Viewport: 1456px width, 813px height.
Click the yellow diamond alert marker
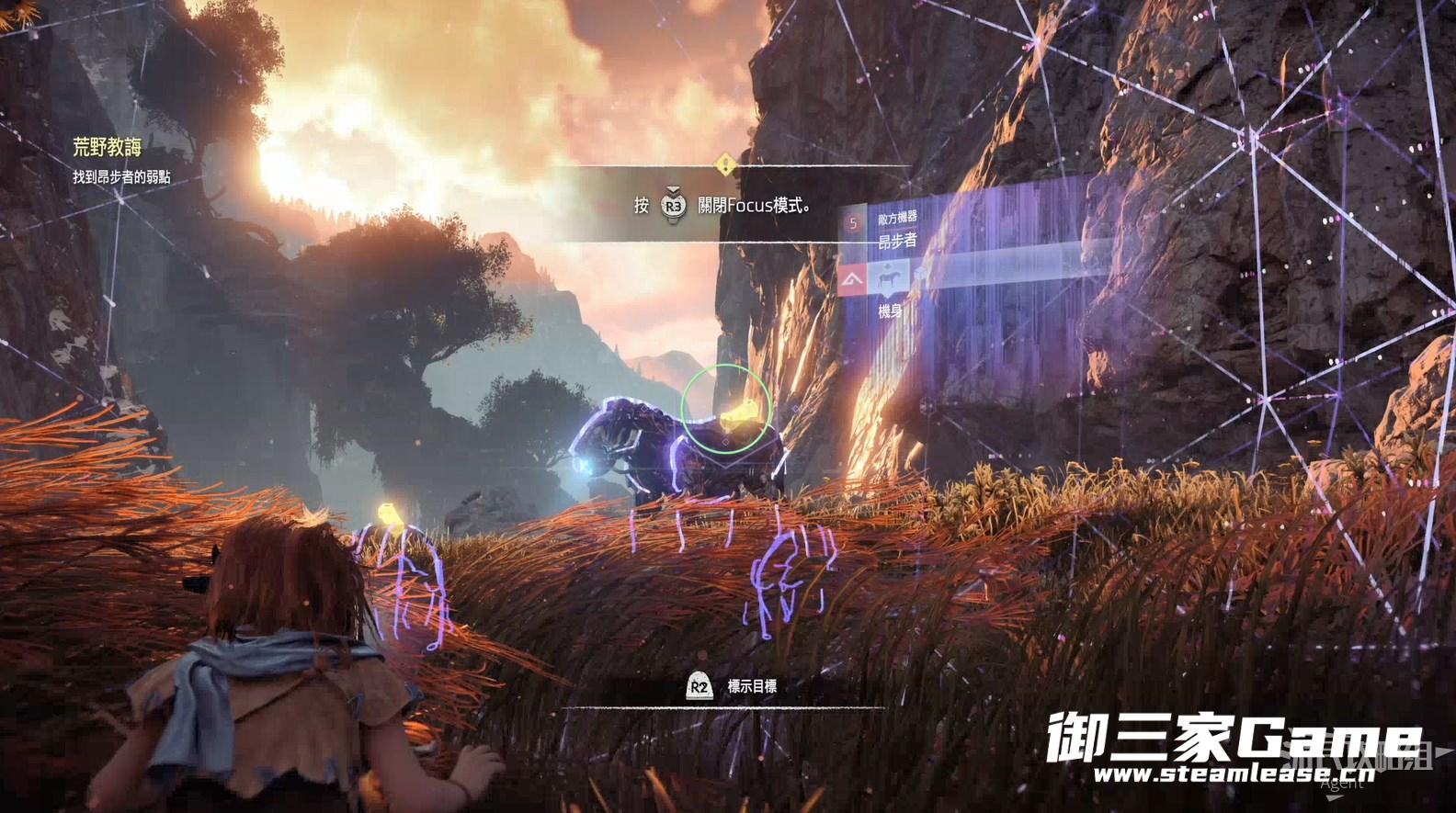726,165
